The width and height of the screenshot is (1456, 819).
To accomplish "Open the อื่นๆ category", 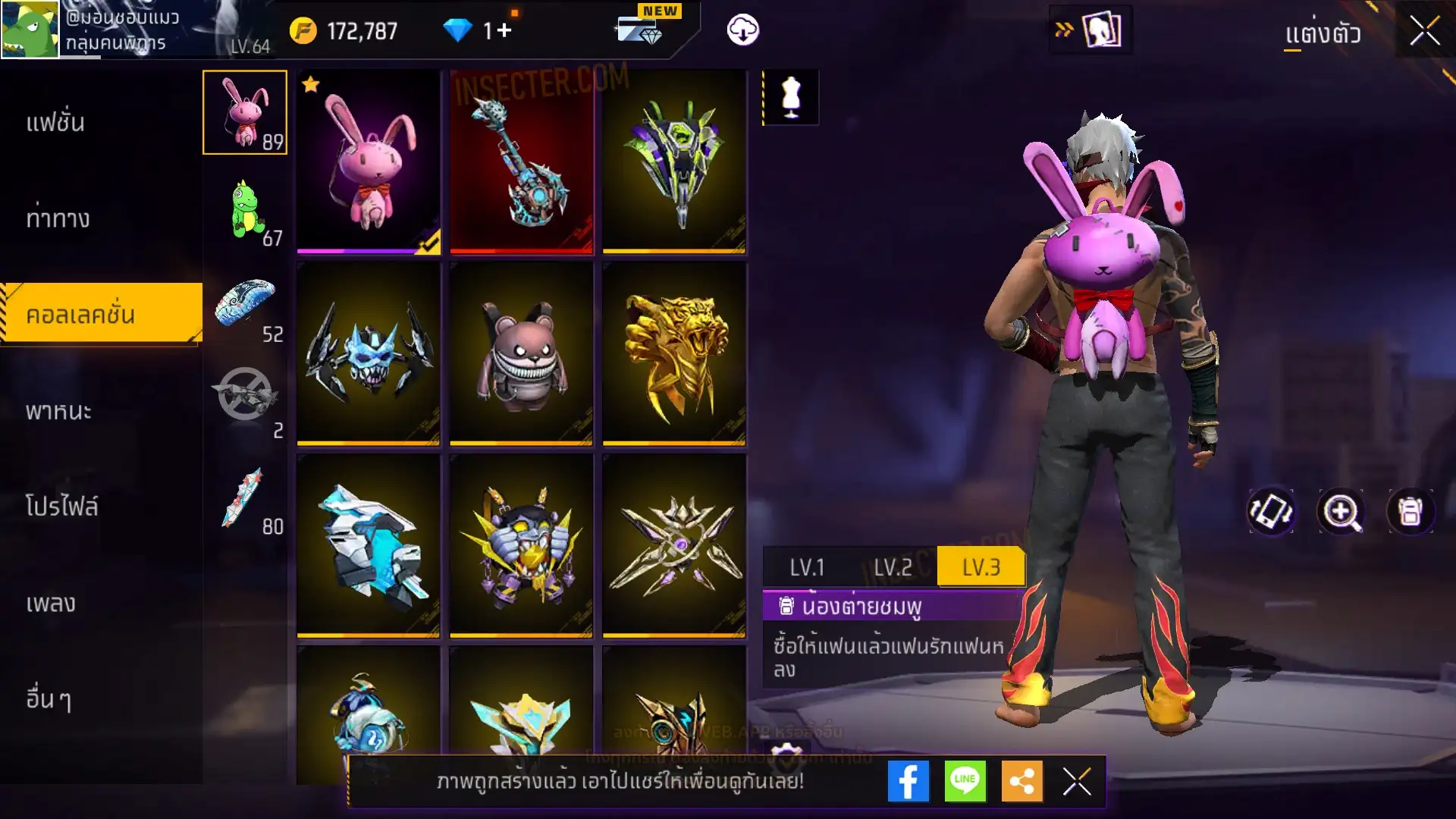I will 49,698.
